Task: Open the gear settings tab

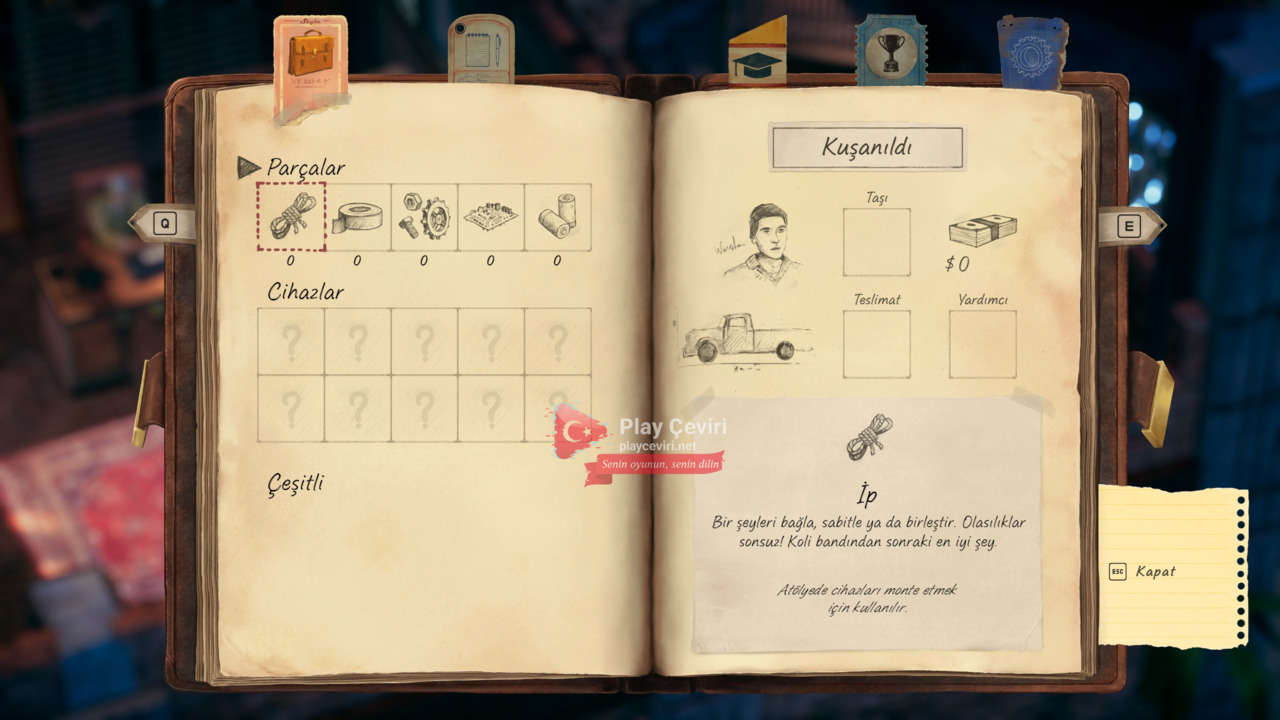Action: coord(1032,54)
